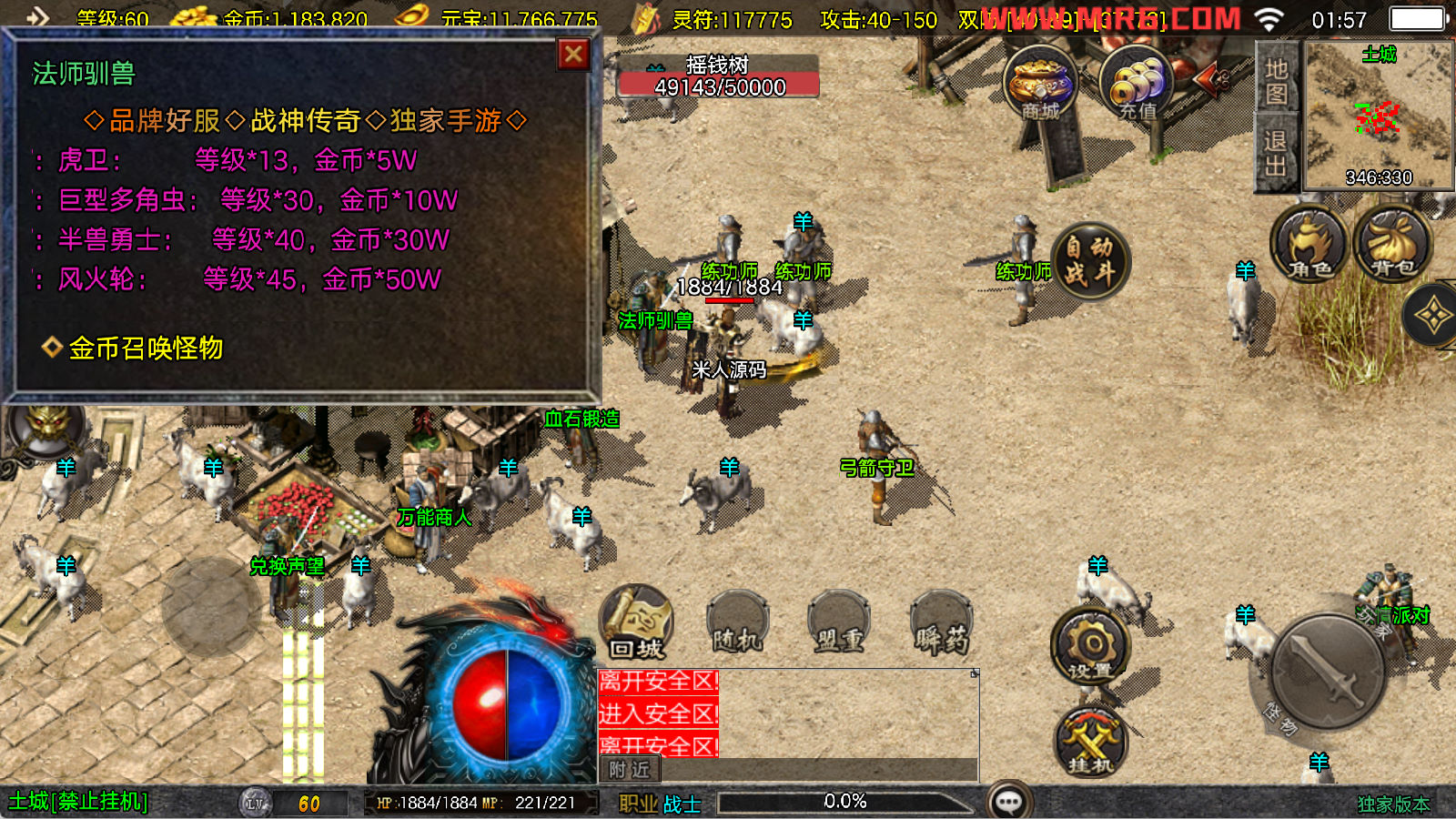Click the 退出 exit button
1456x819 pixels.
[x=1276, y=153]
